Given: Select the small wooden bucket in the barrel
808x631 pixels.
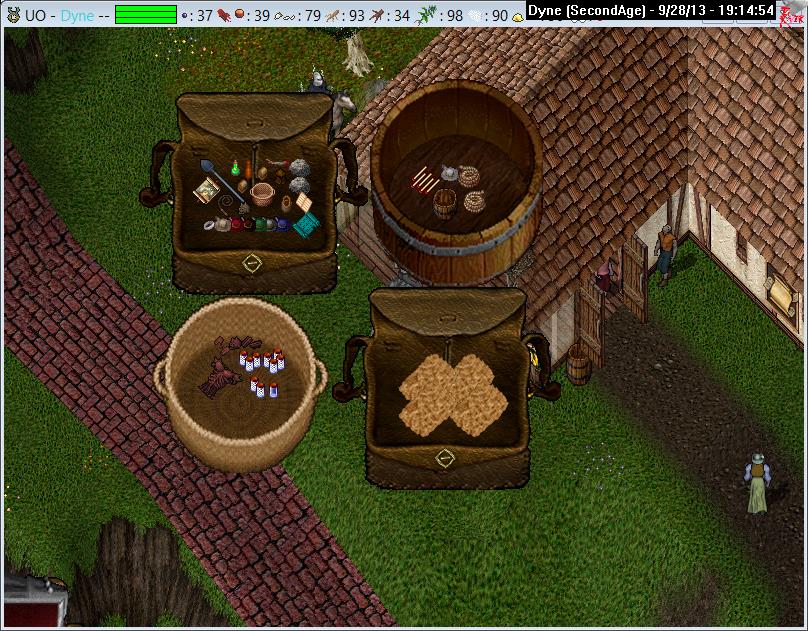Looking at the screenshot, I should [x=445, y=200].
